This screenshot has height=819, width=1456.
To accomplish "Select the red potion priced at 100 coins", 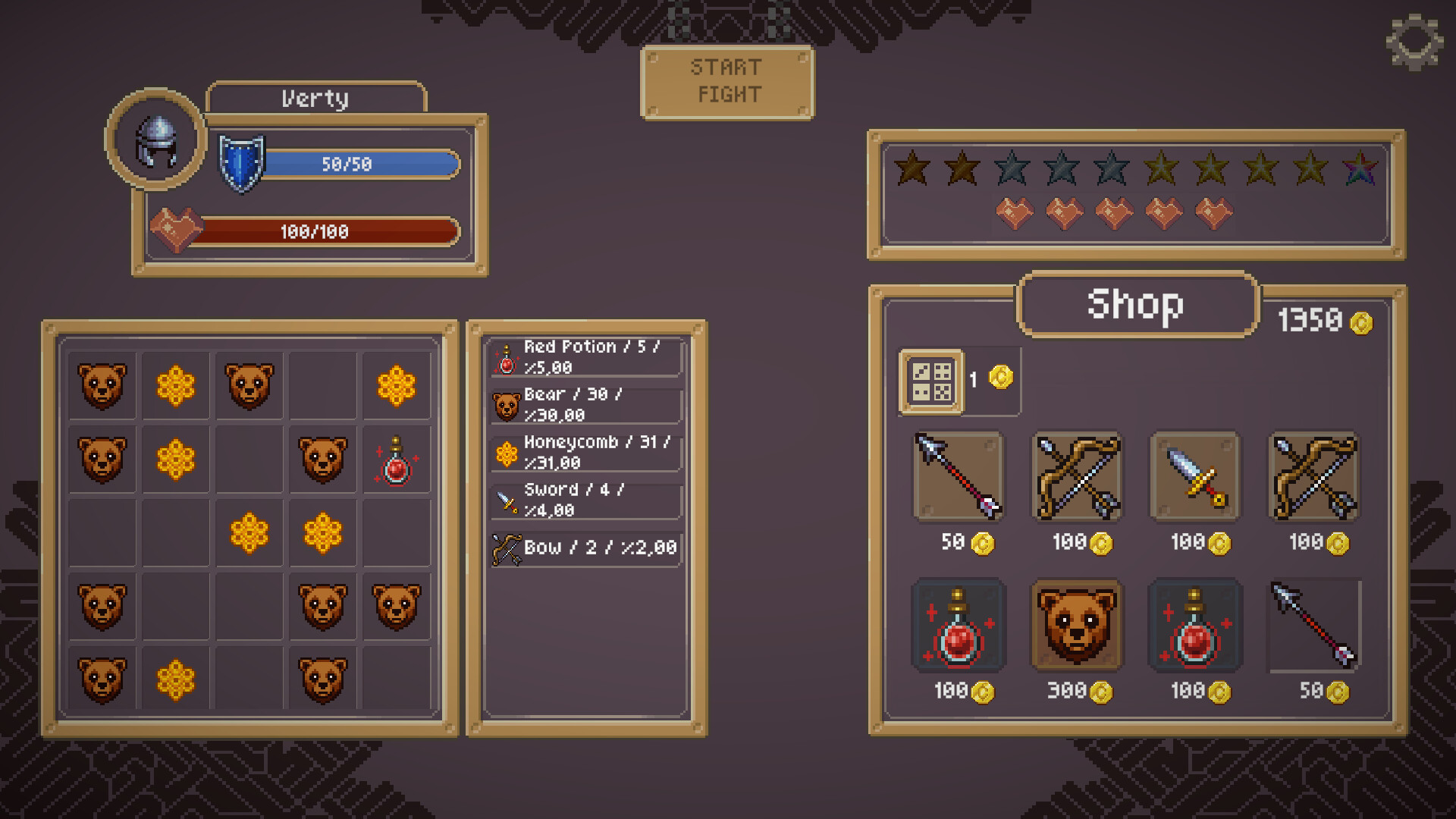I will [x=958, y=624].
